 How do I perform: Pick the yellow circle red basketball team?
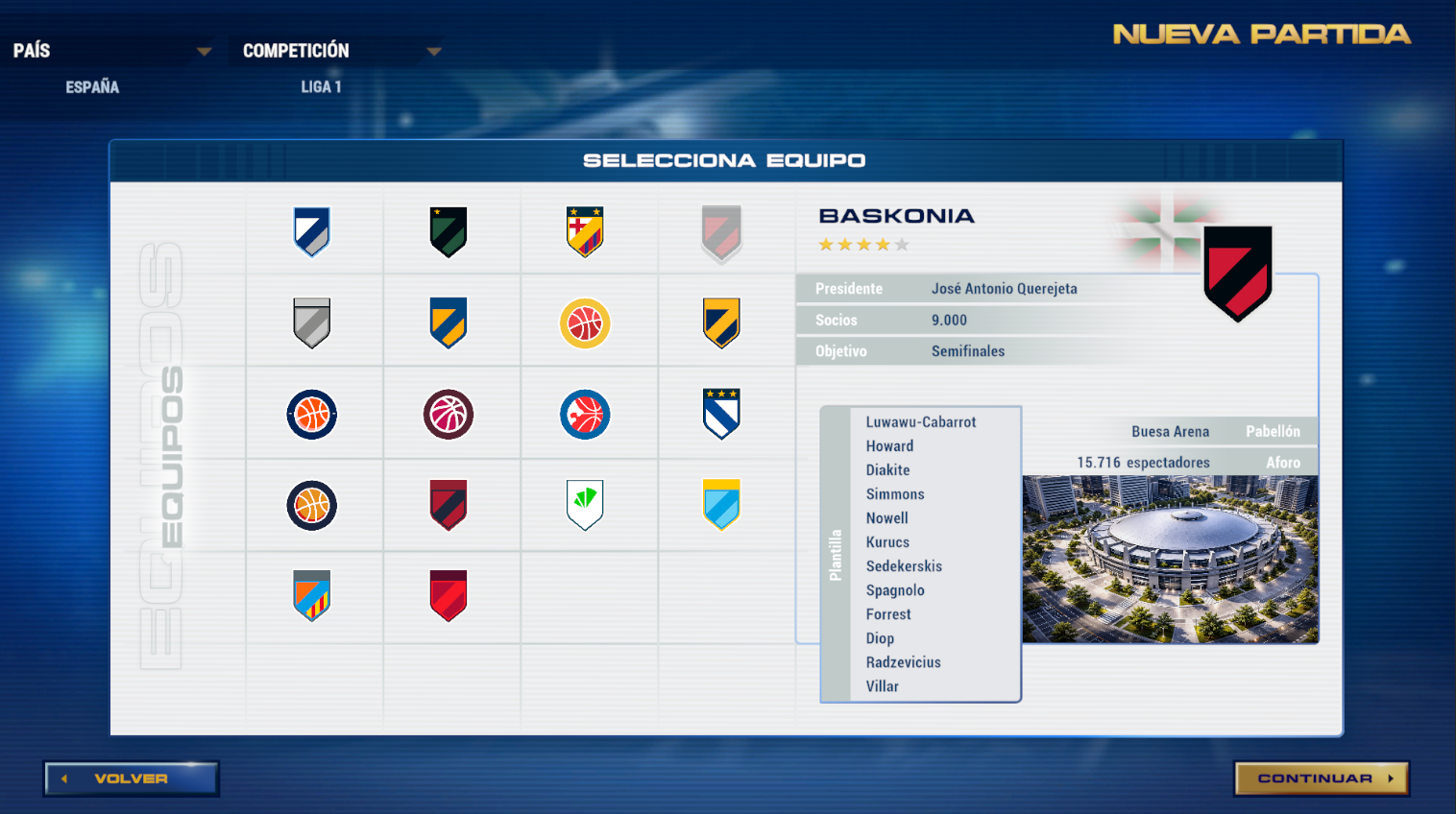coord(585,323)
